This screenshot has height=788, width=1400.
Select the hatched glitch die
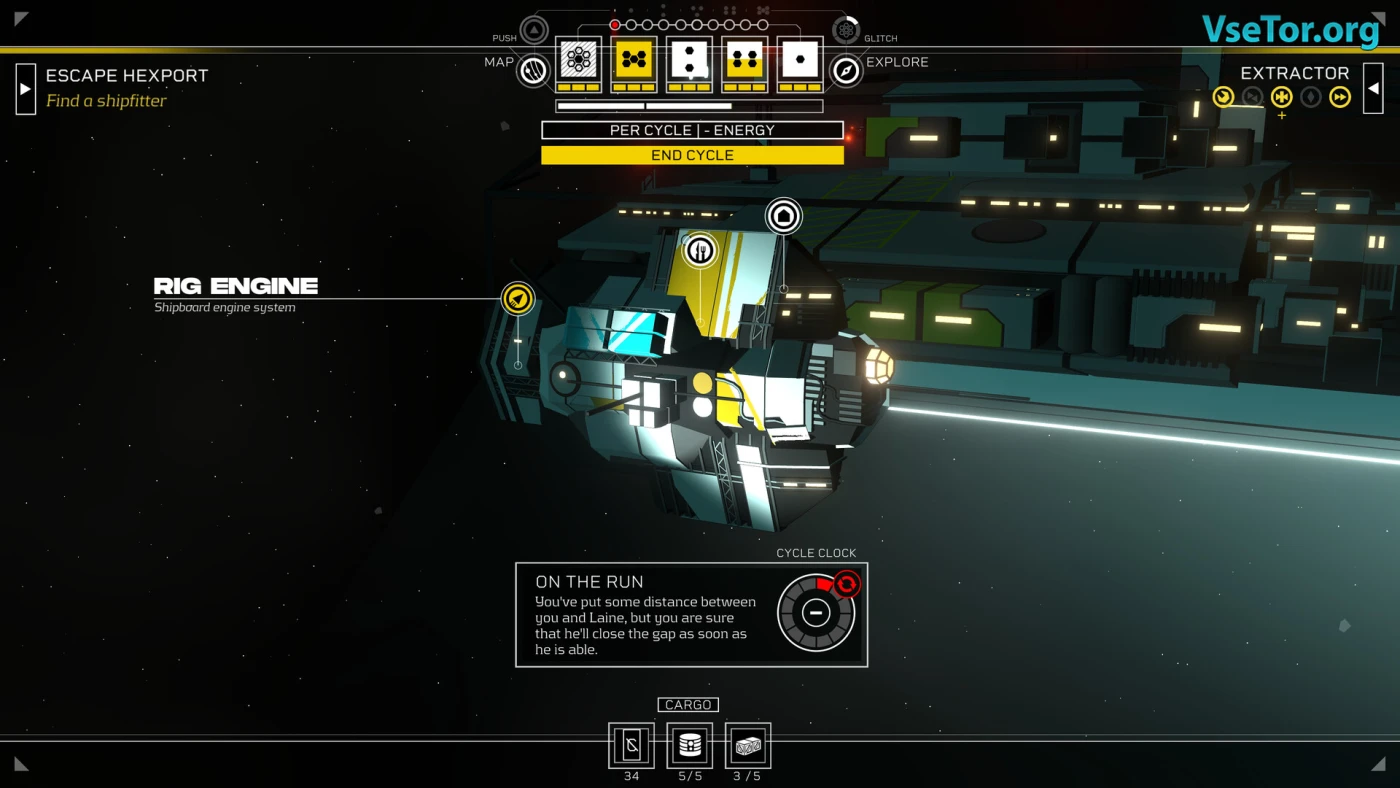click(578, 61)
